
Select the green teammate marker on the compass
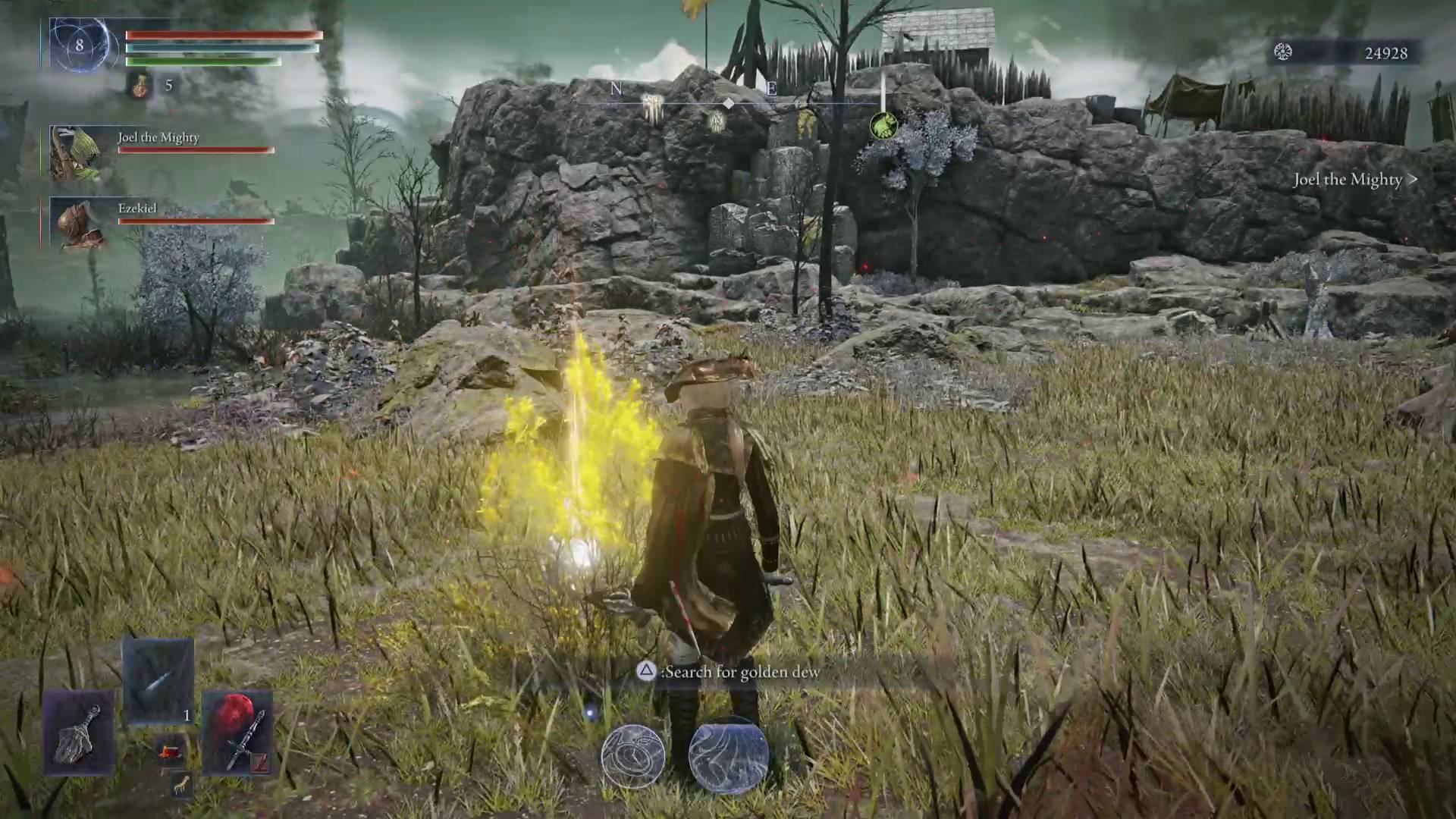click(x=883, y=126)
